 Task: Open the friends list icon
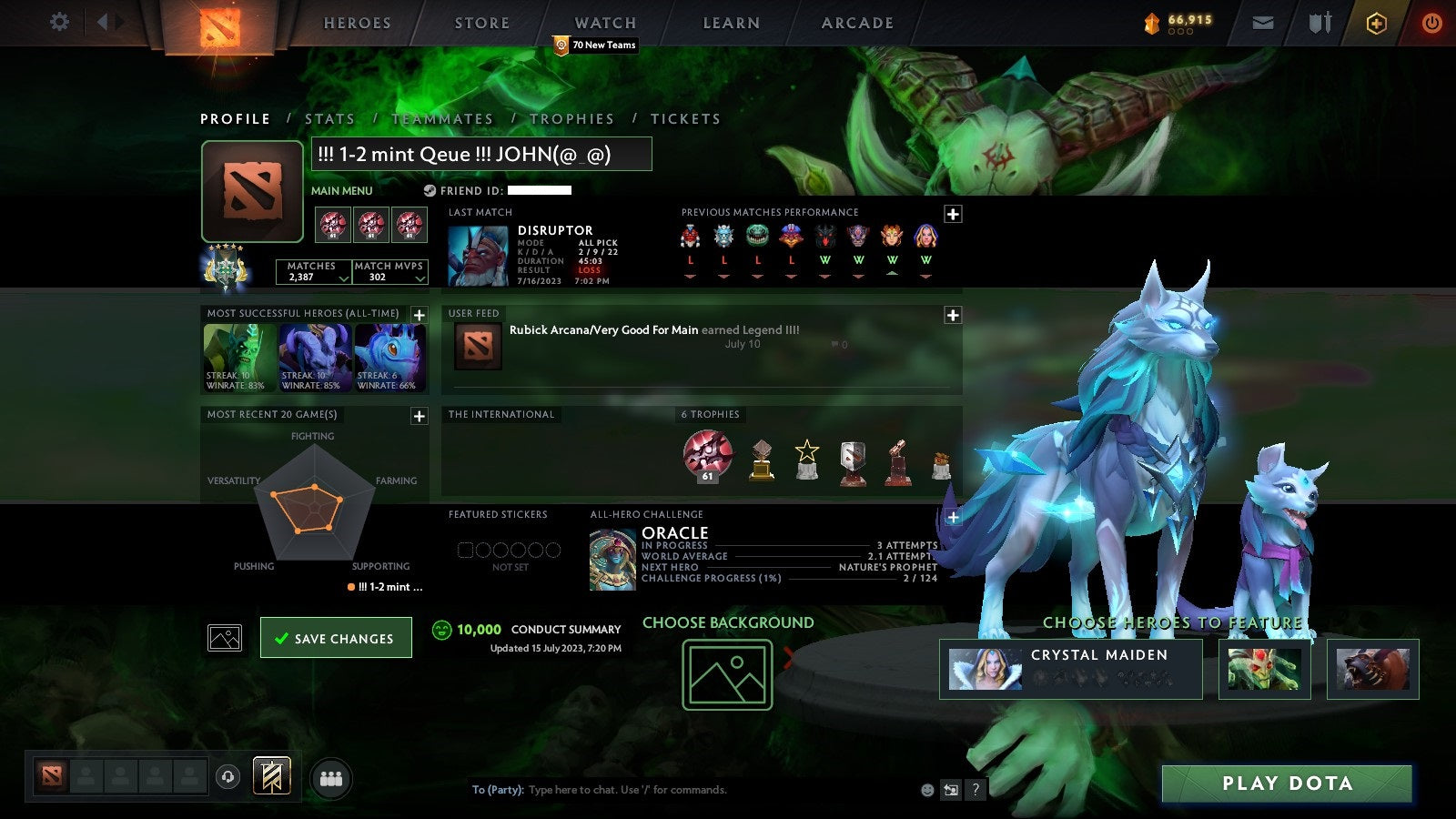pyautogui.click(x=331, y=777)
